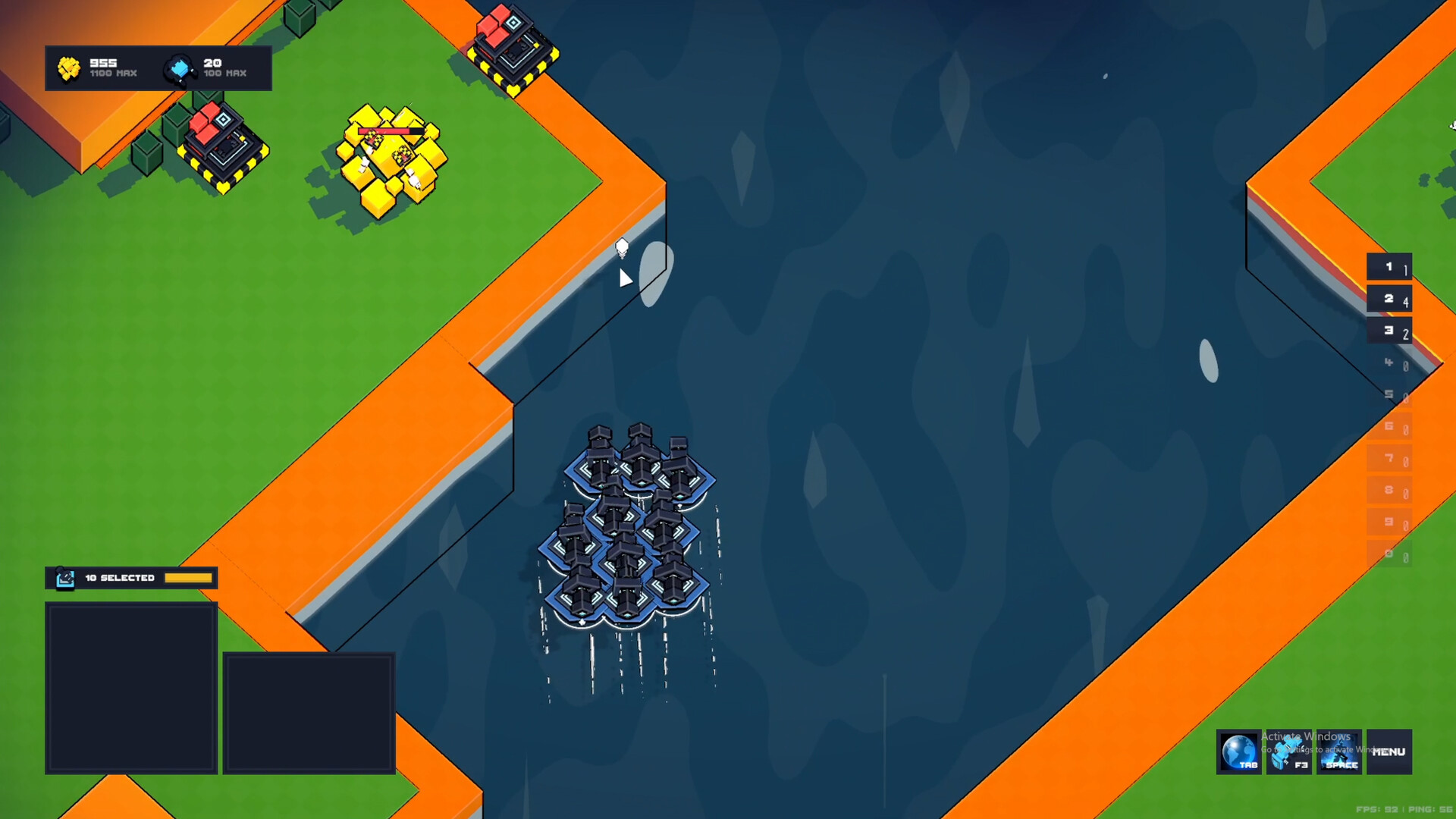Click dimmed control group 4 slot

(1389, 362)
